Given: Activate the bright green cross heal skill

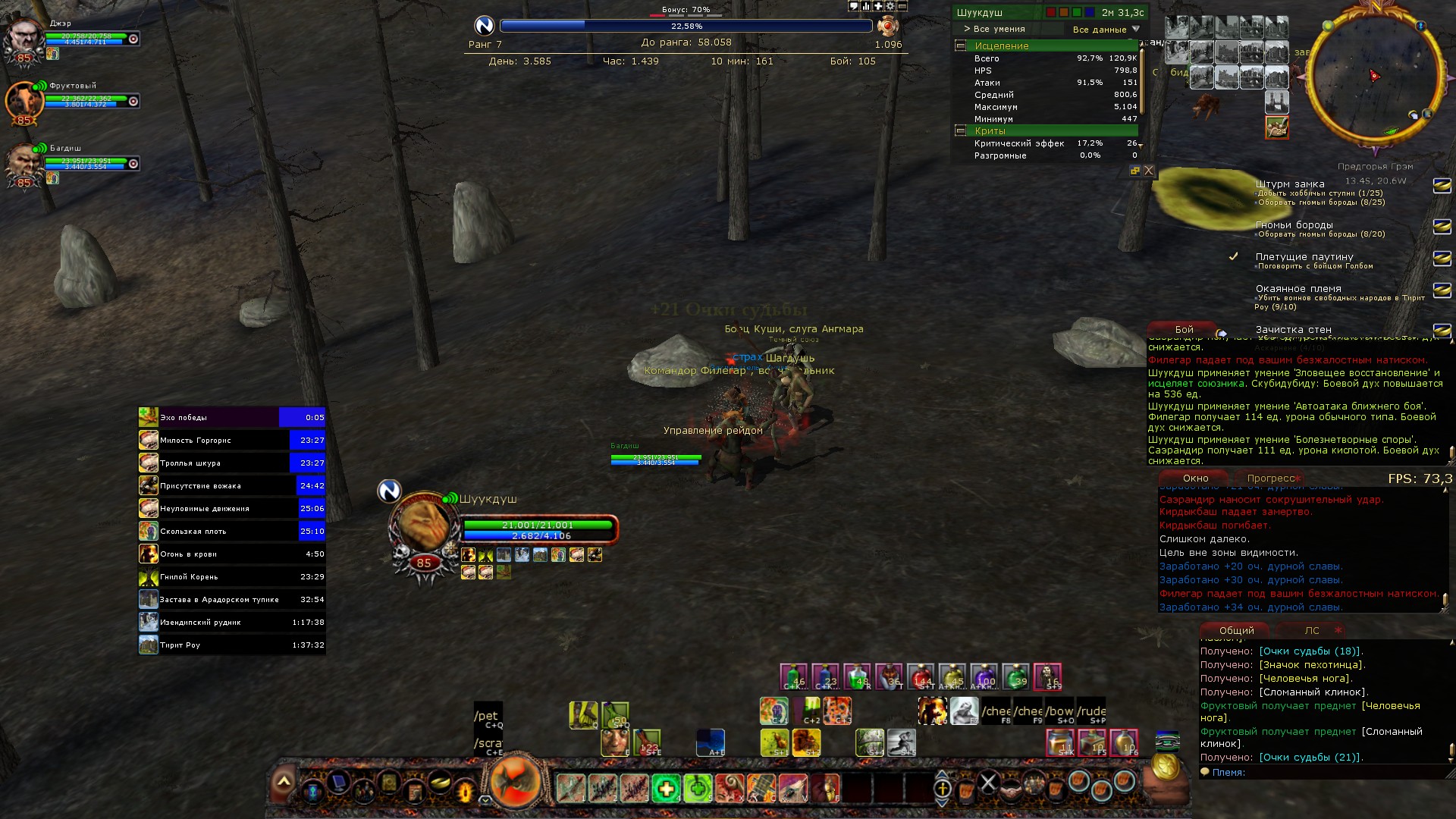Looking at the screenshot, I should click(666, 789).
